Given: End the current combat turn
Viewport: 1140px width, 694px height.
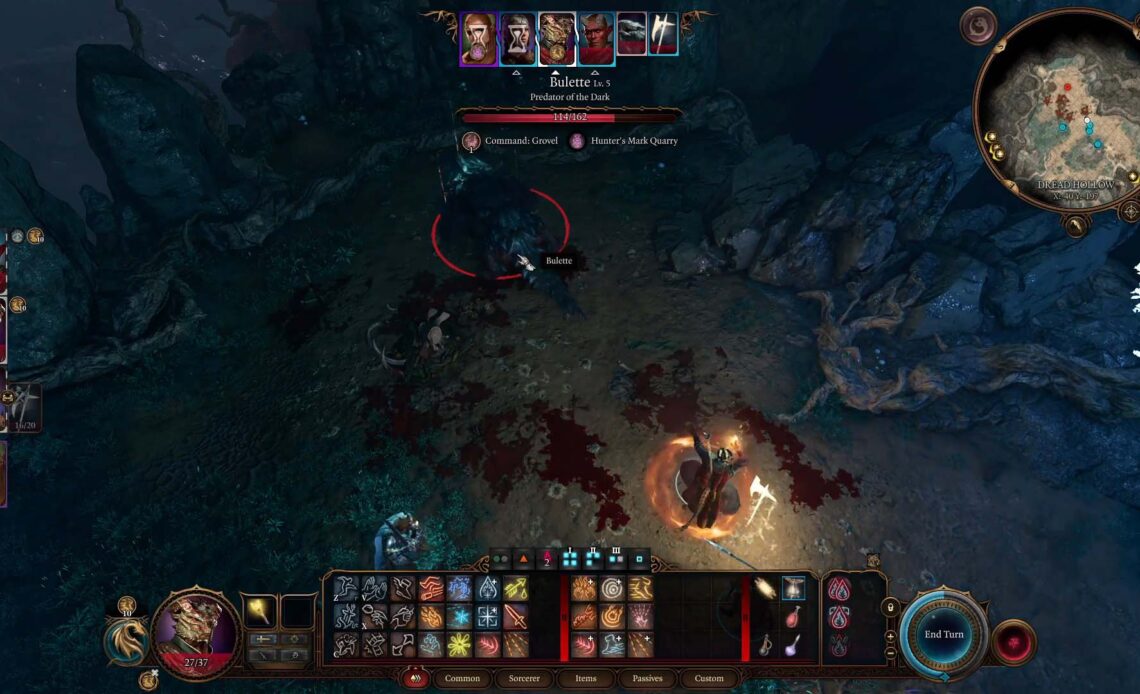Looking at the screenshot, I should (943, 635).
